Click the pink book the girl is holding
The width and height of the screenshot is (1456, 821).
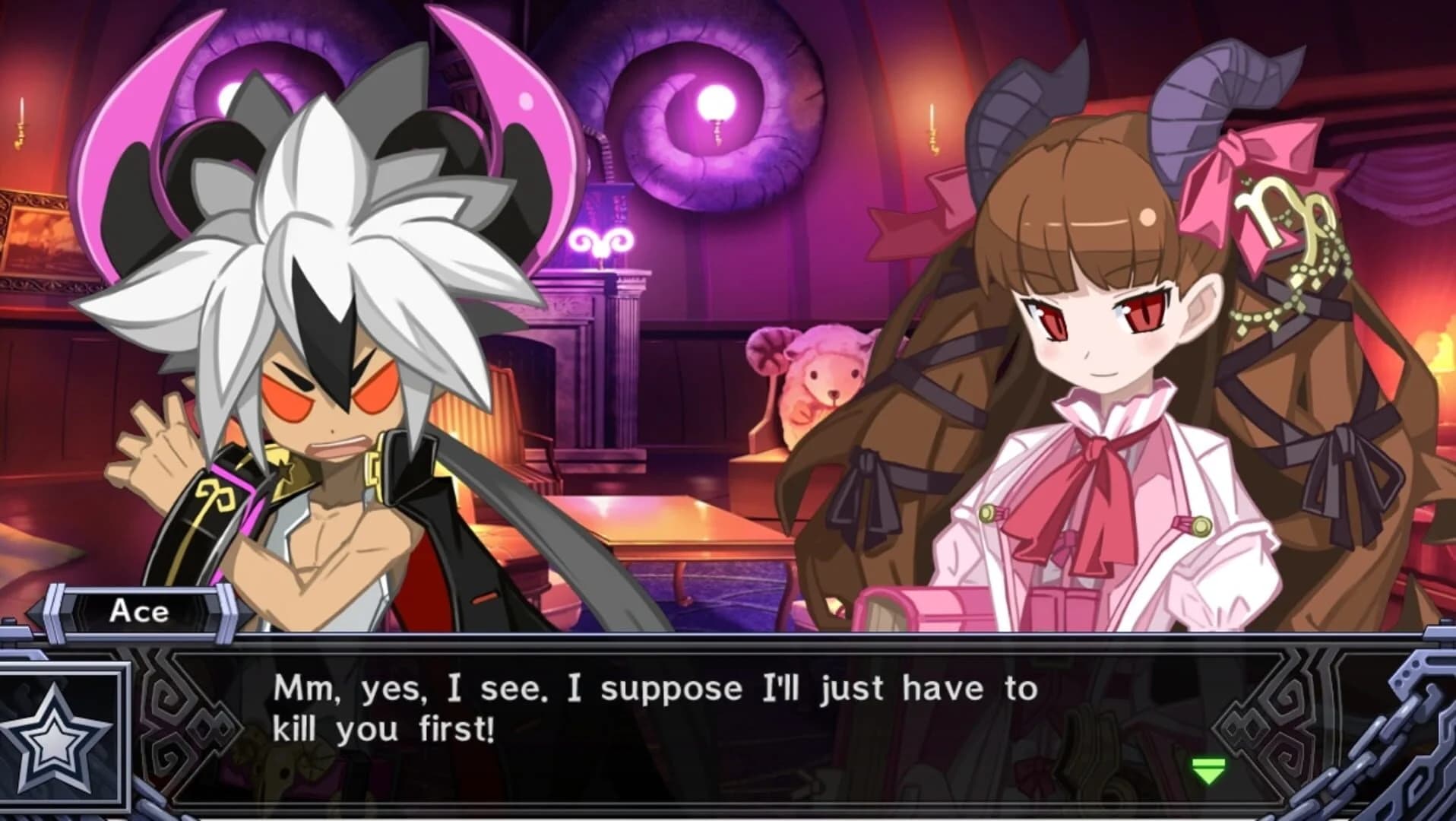coord(935,608)
